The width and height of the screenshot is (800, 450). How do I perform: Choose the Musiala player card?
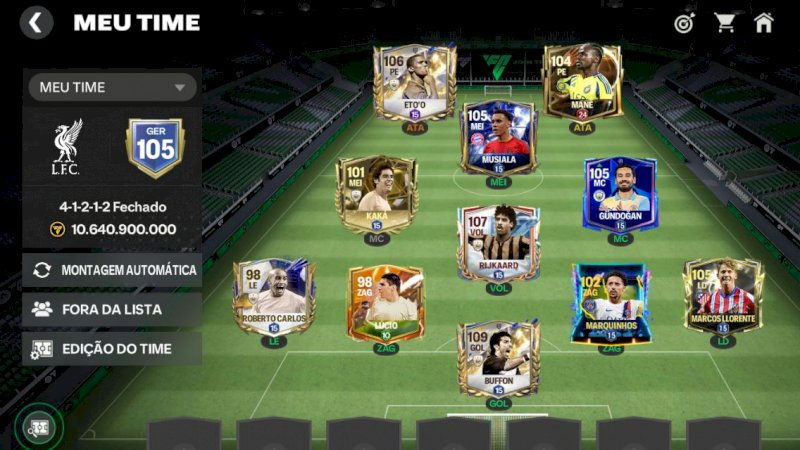[x=498, y=138]
